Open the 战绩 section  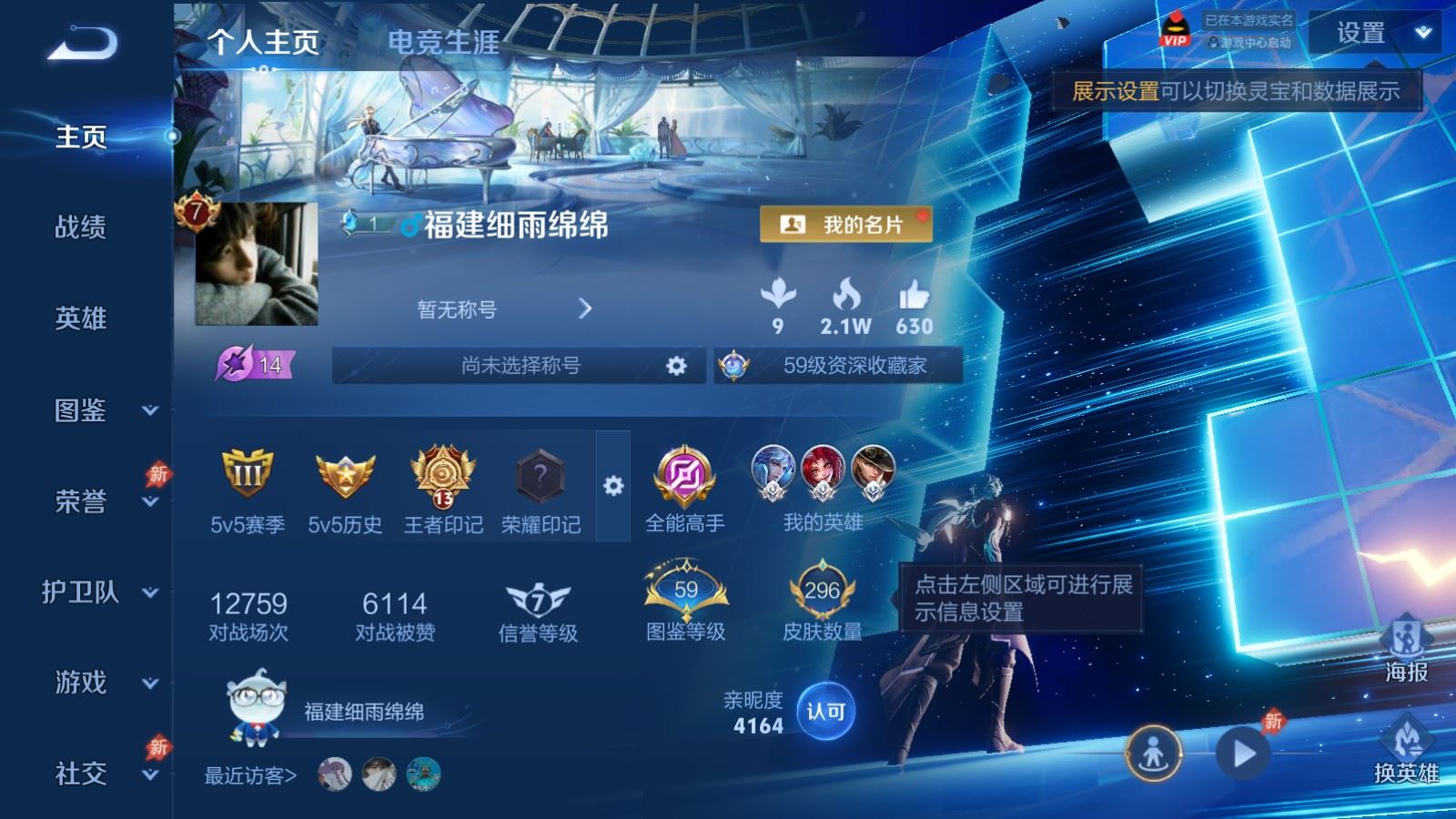[x=81, y=227]
